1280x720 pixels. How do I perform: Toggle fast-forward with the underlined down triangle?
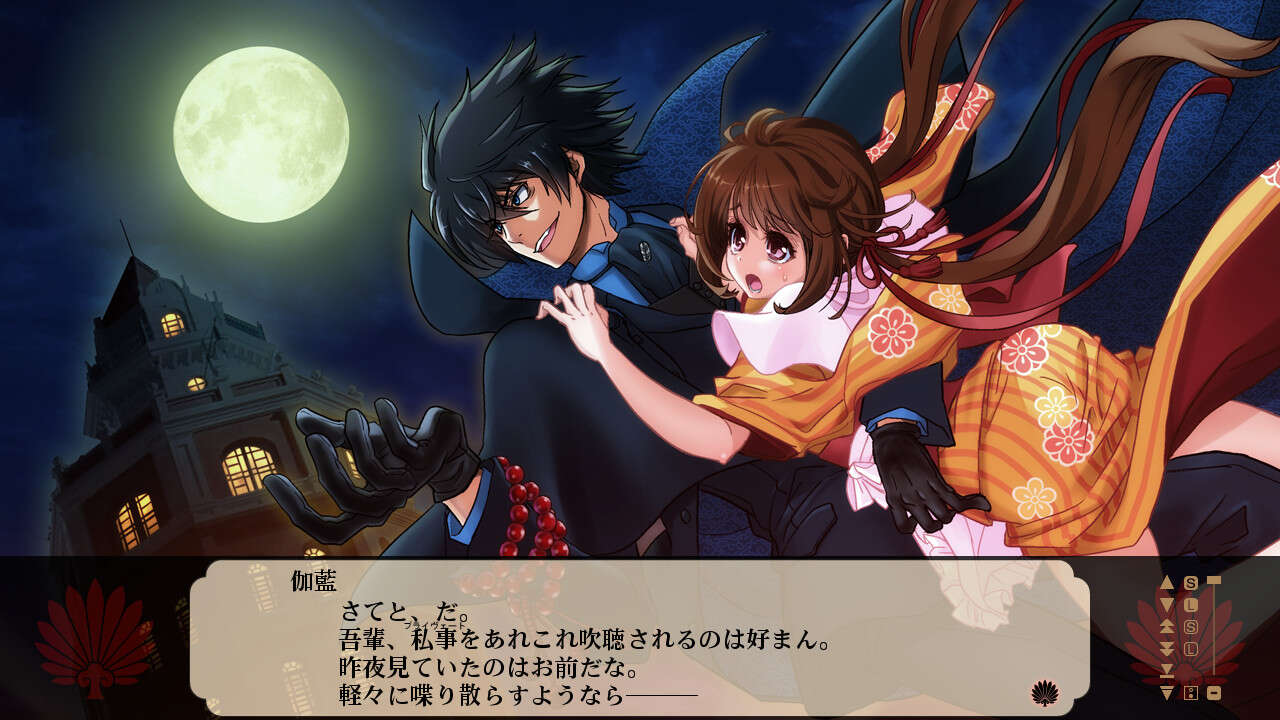tap(1167, 670)
